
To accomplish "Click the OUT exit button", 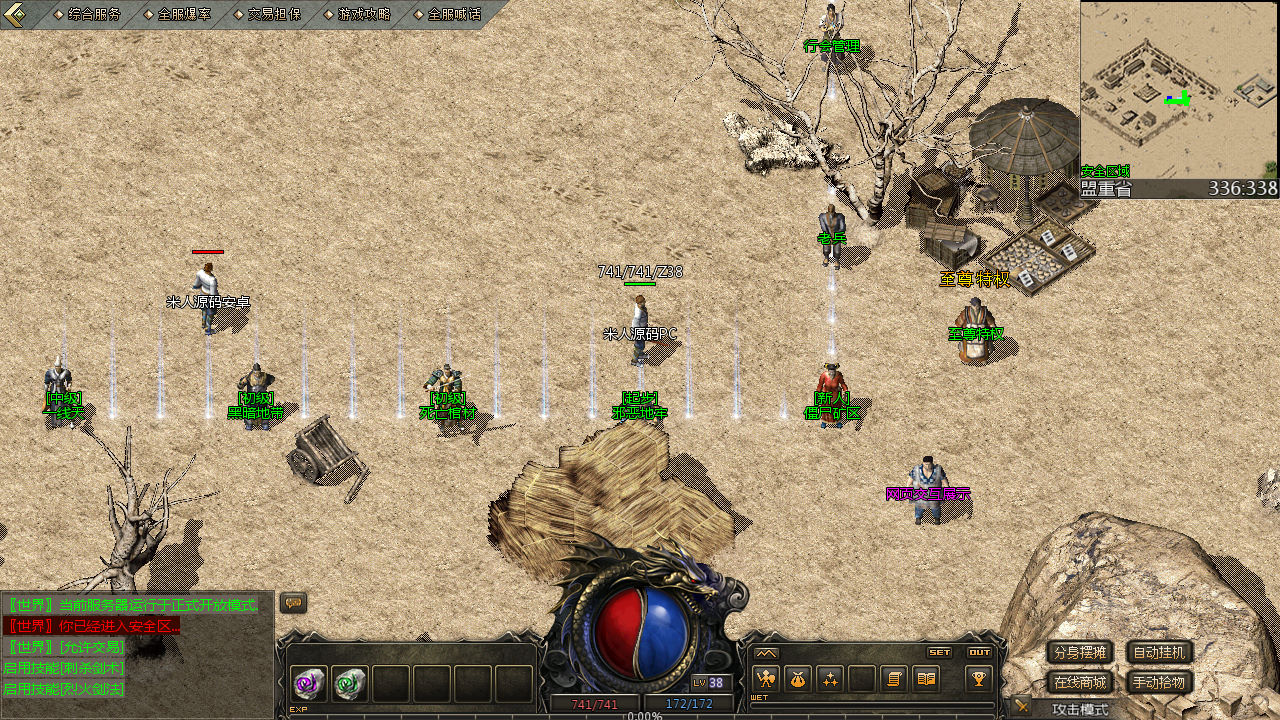I will 979,652.
